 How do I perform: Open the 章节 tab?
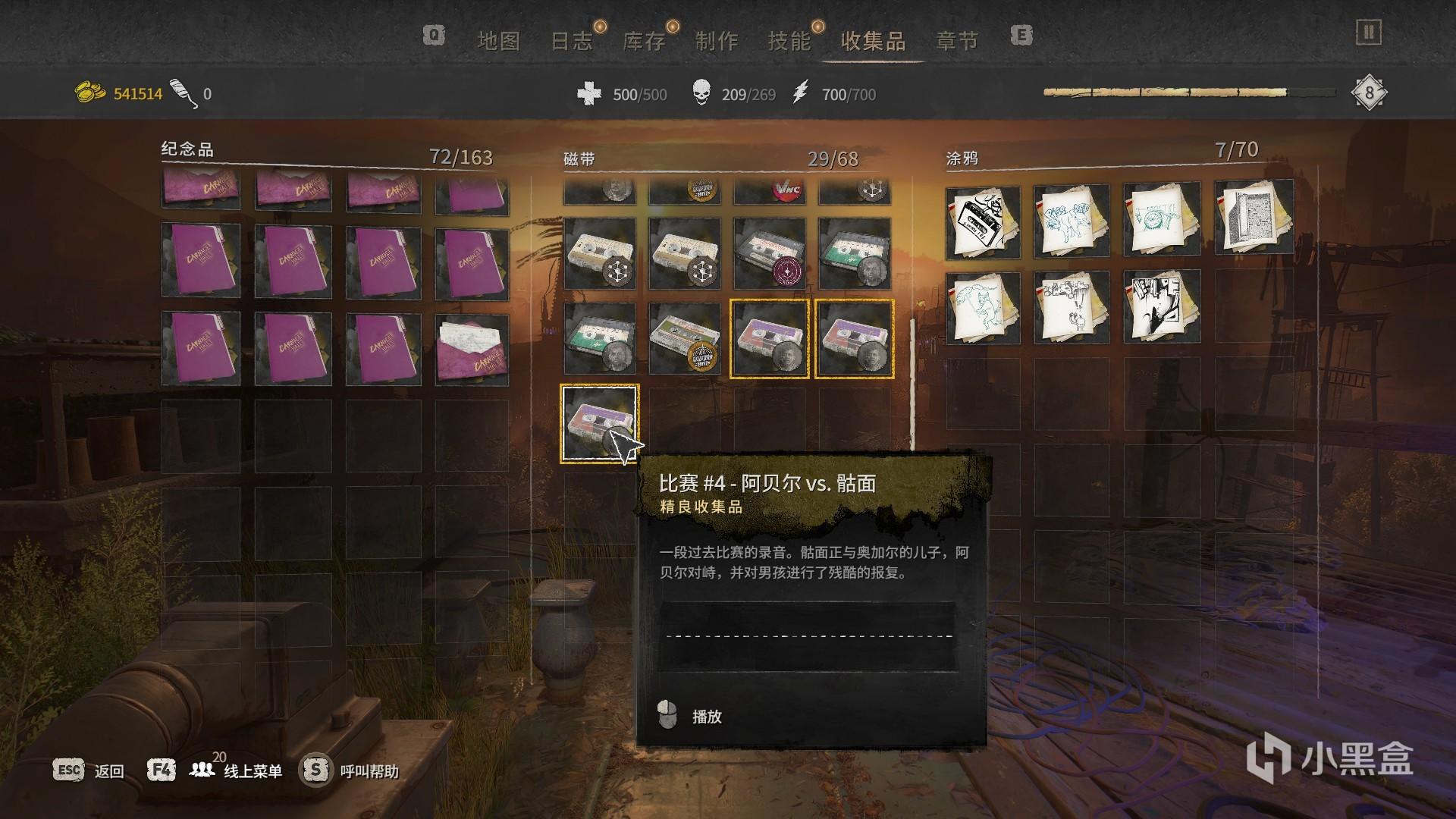point(957,41)
